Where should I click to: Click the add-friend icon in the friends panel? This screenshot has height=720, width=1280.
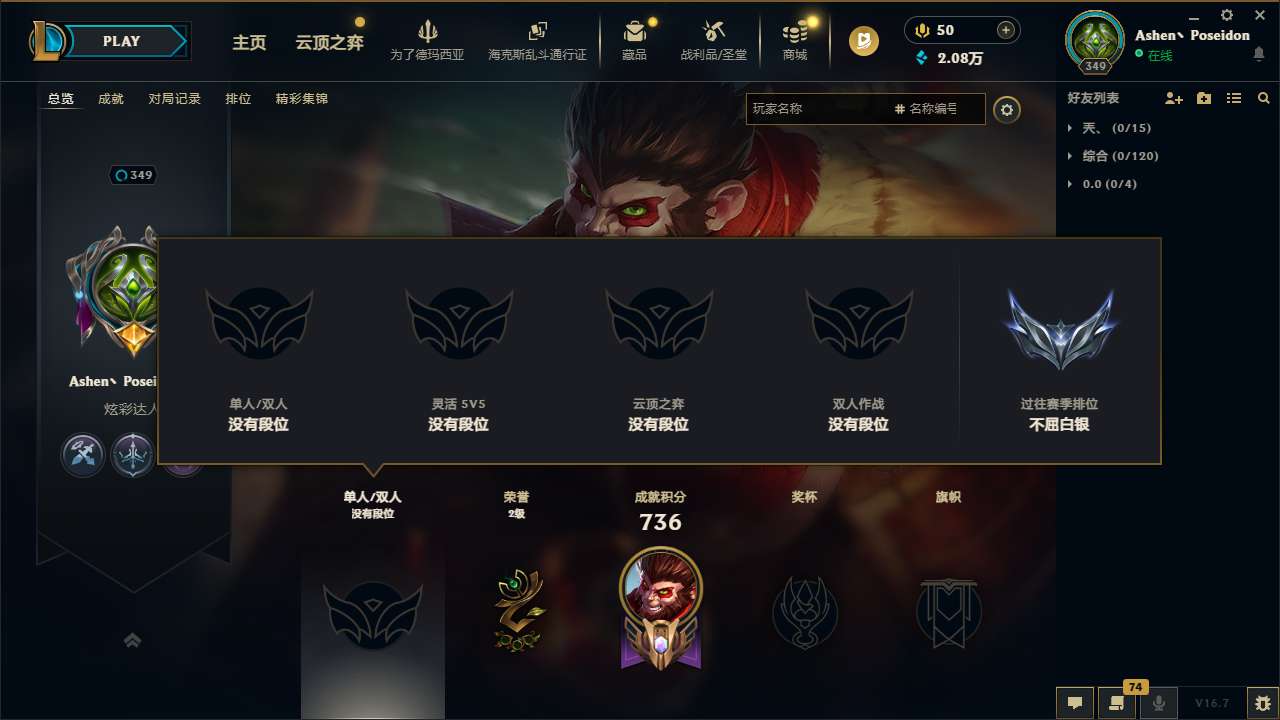1171,98
